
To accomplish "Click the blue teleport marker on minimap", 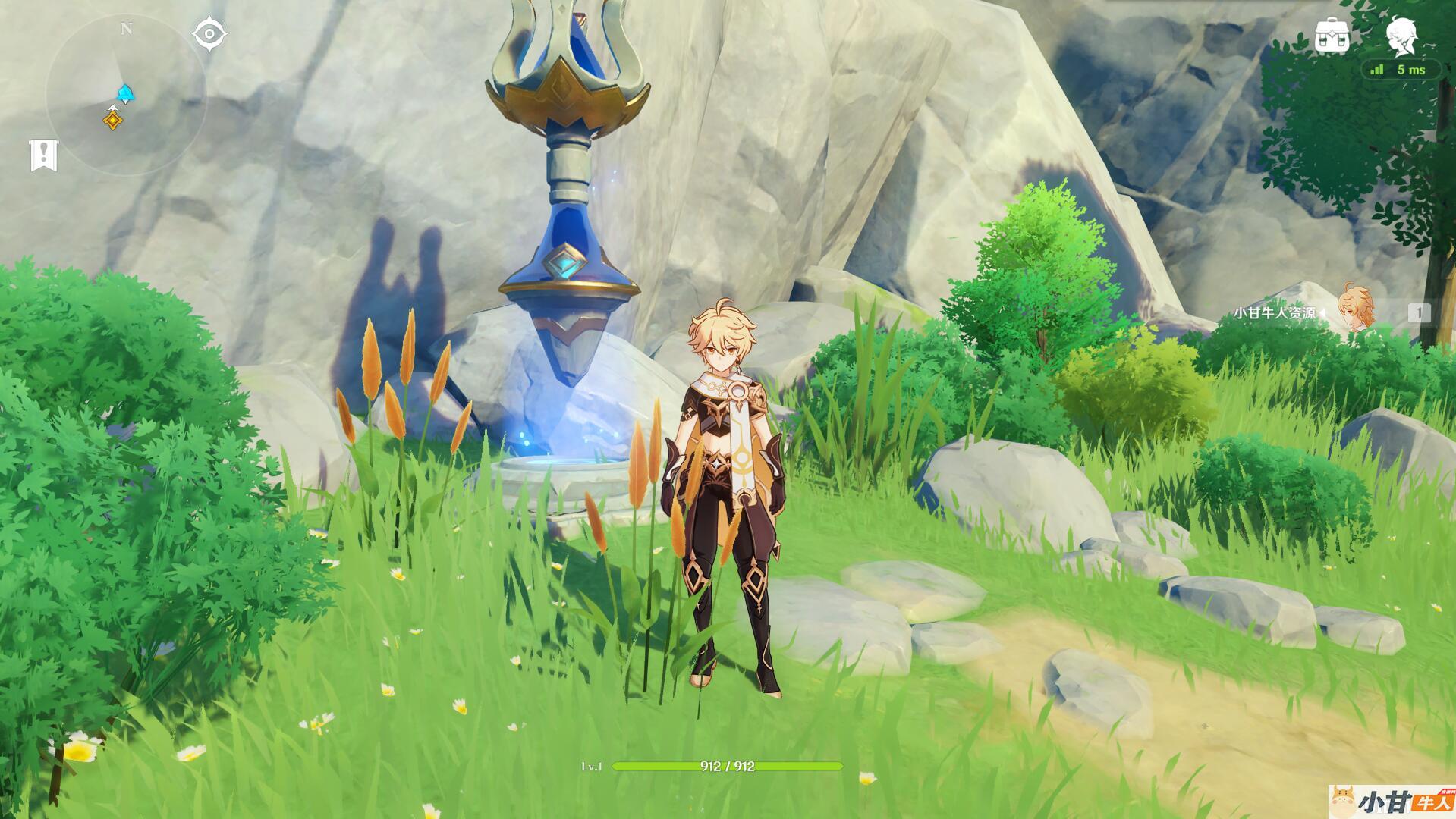I will [x=125, y=94].
